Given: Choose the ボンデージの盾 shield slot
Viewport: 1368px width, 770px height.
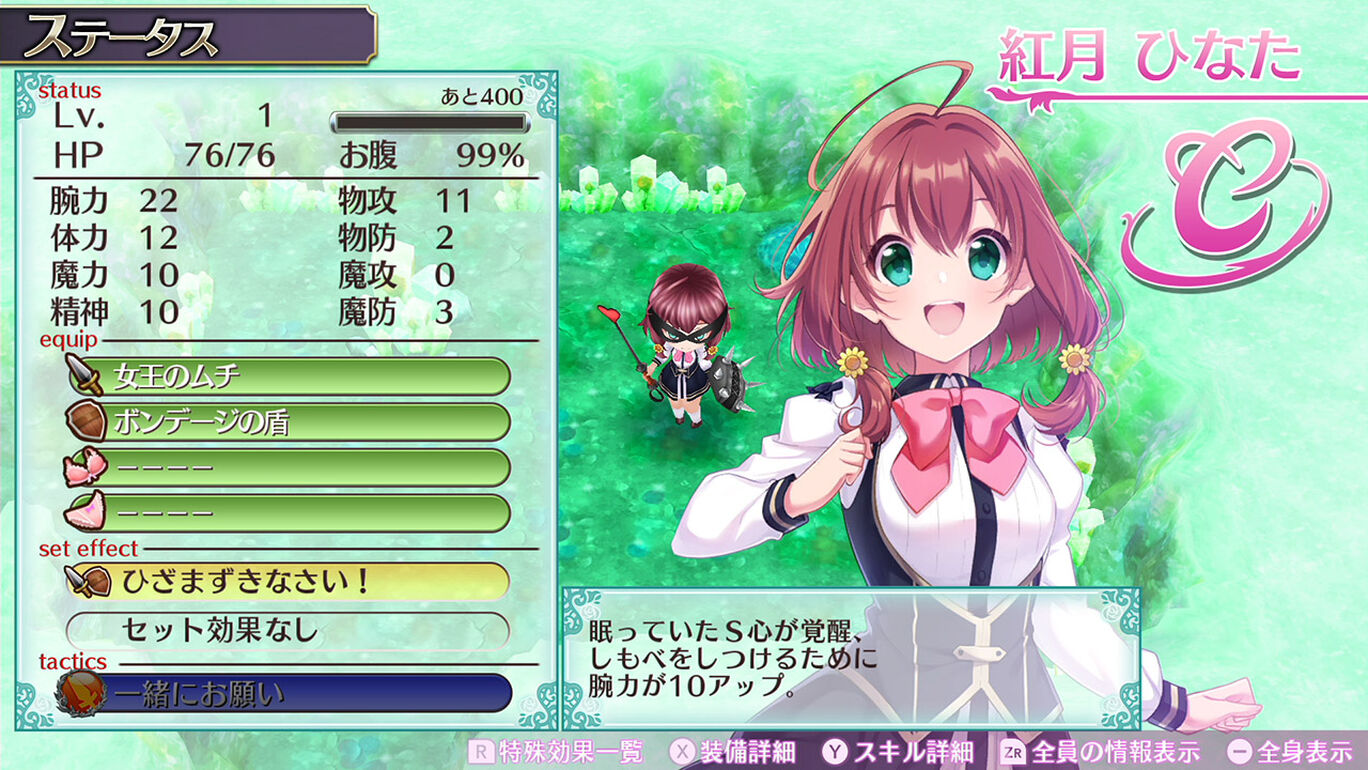Looking at the screenshot, I should point(288,422).
